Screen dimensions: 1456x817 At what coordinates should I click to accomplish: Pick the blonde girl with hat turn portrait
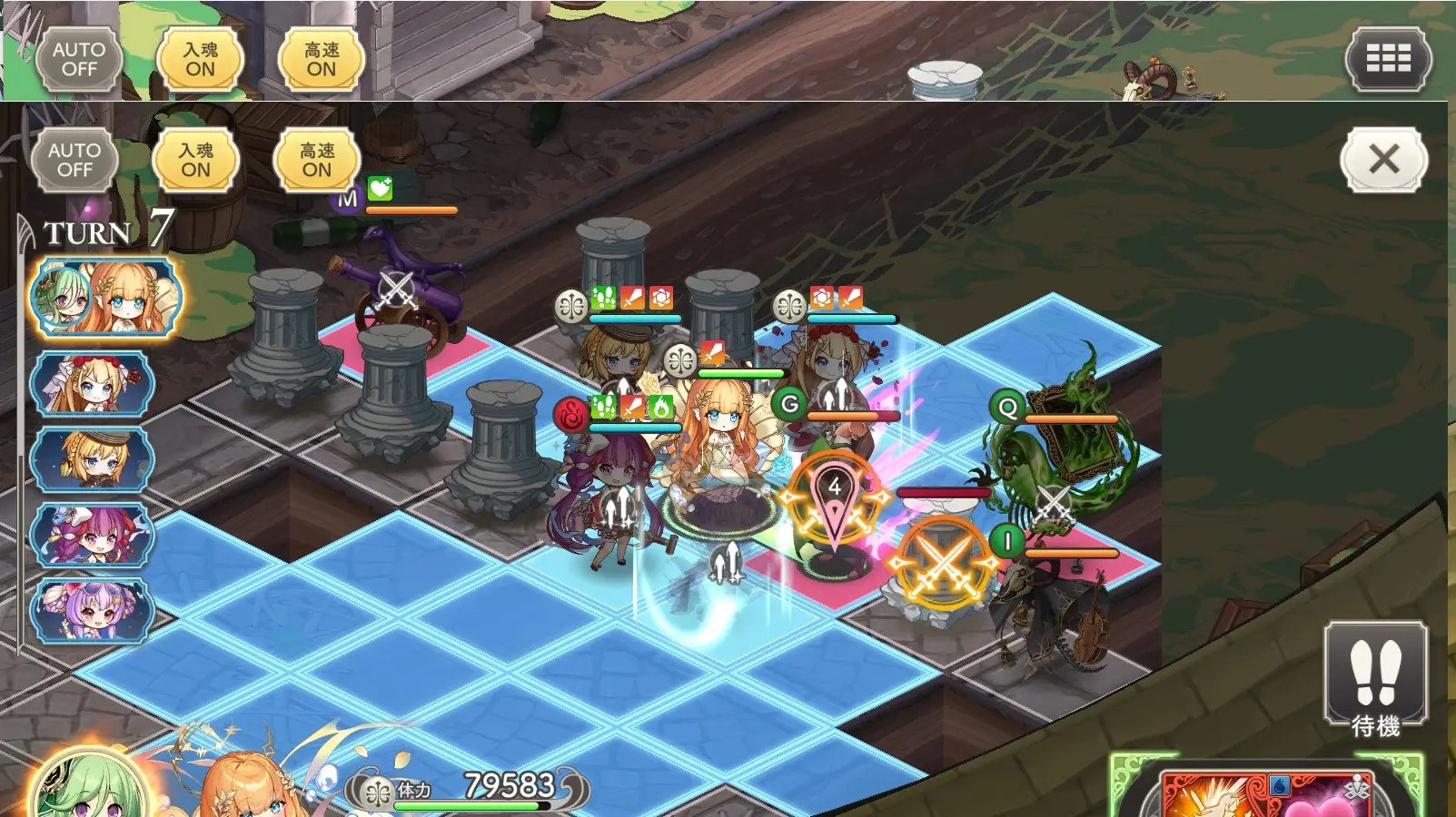(x=92, y=458)
